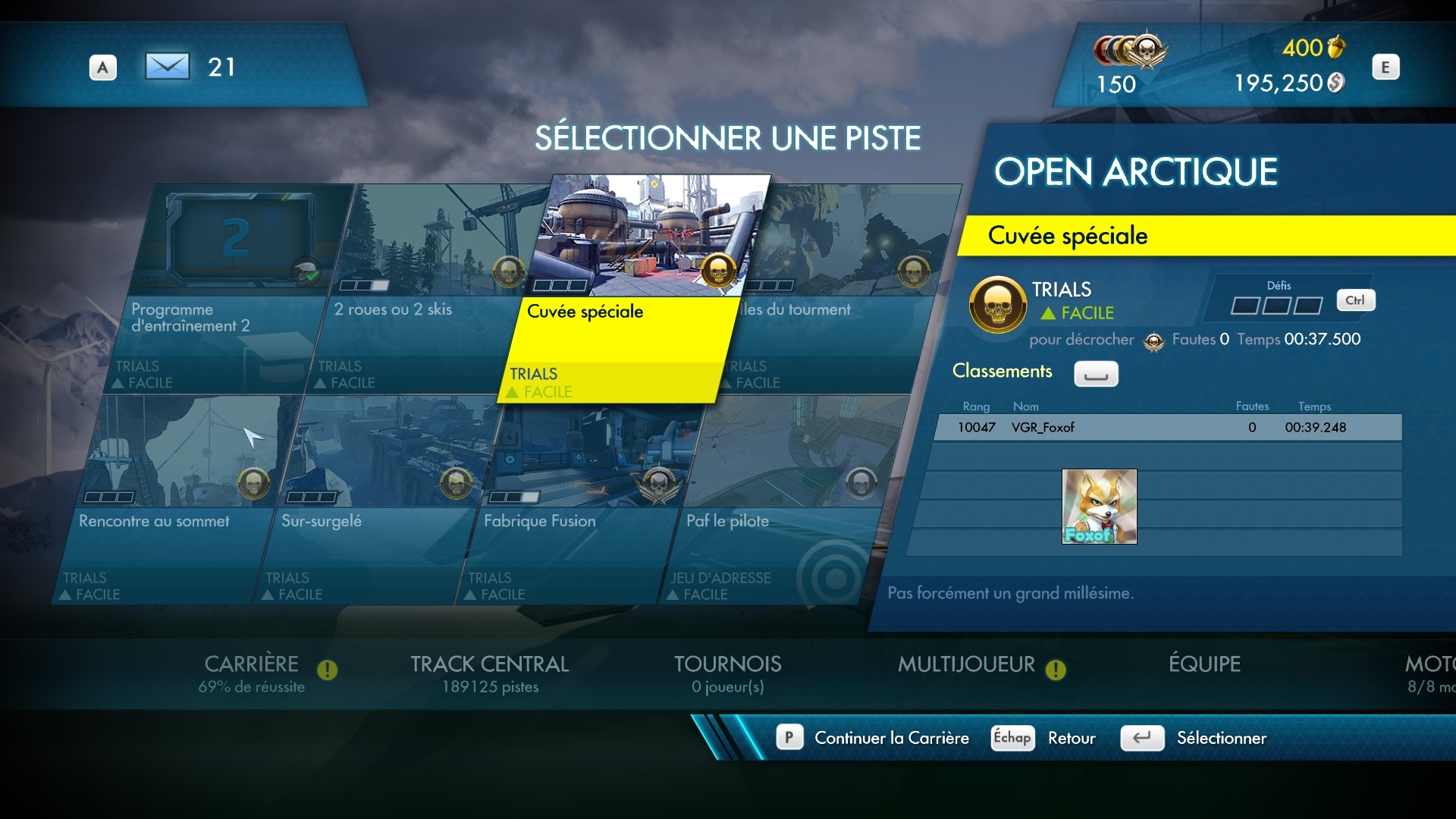View the Défis challenges boxes
Screen dimensions: 1456x819
click(x=1276, y=305)
